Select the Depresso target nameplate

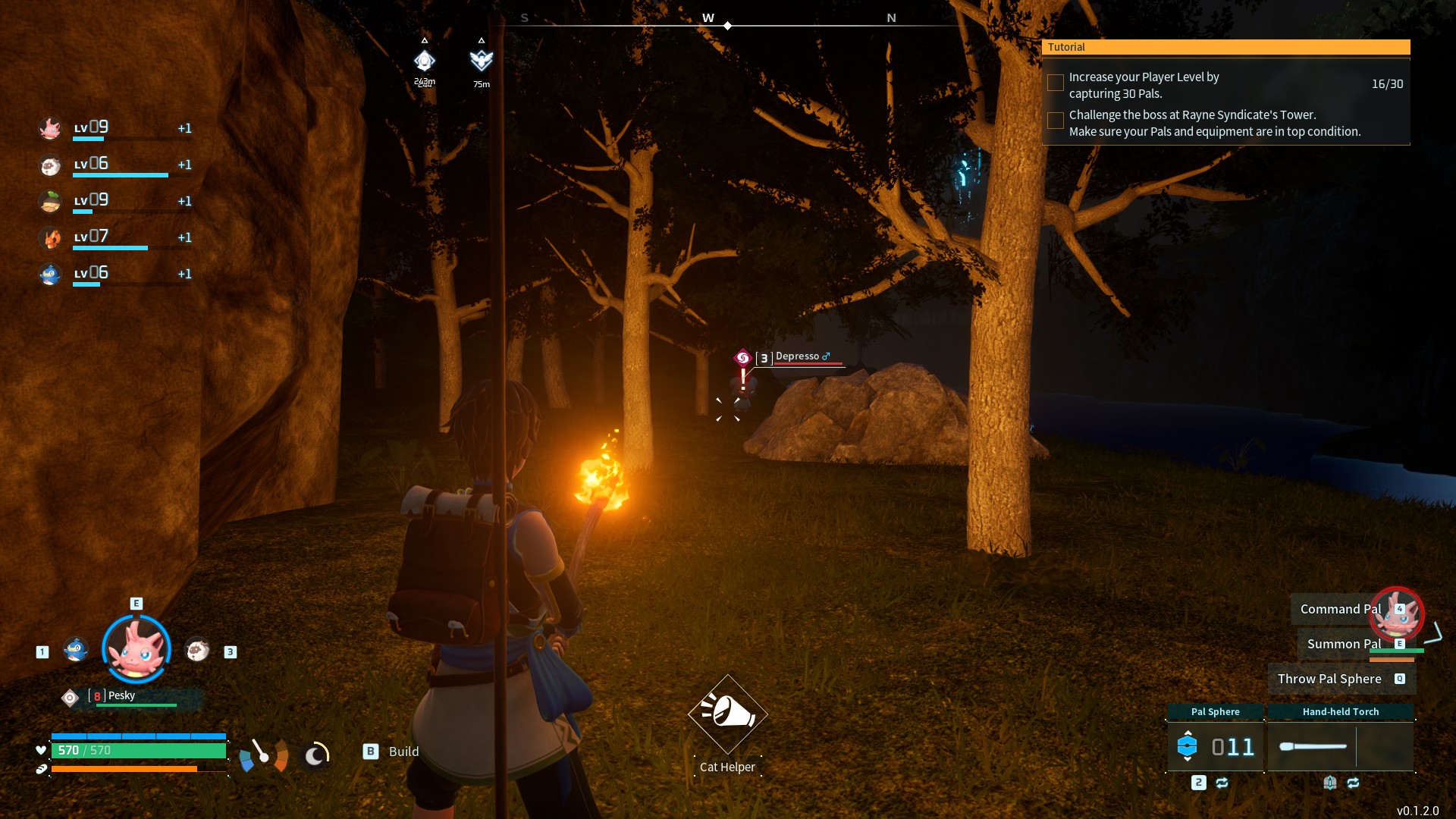(798, 357)
